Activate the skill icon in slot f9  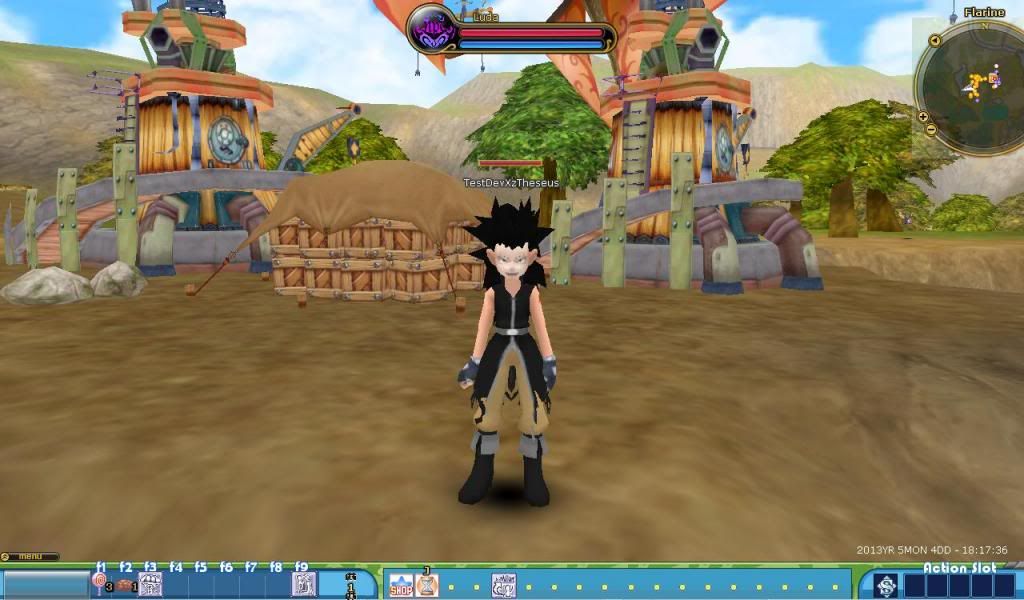click(303, 584)
